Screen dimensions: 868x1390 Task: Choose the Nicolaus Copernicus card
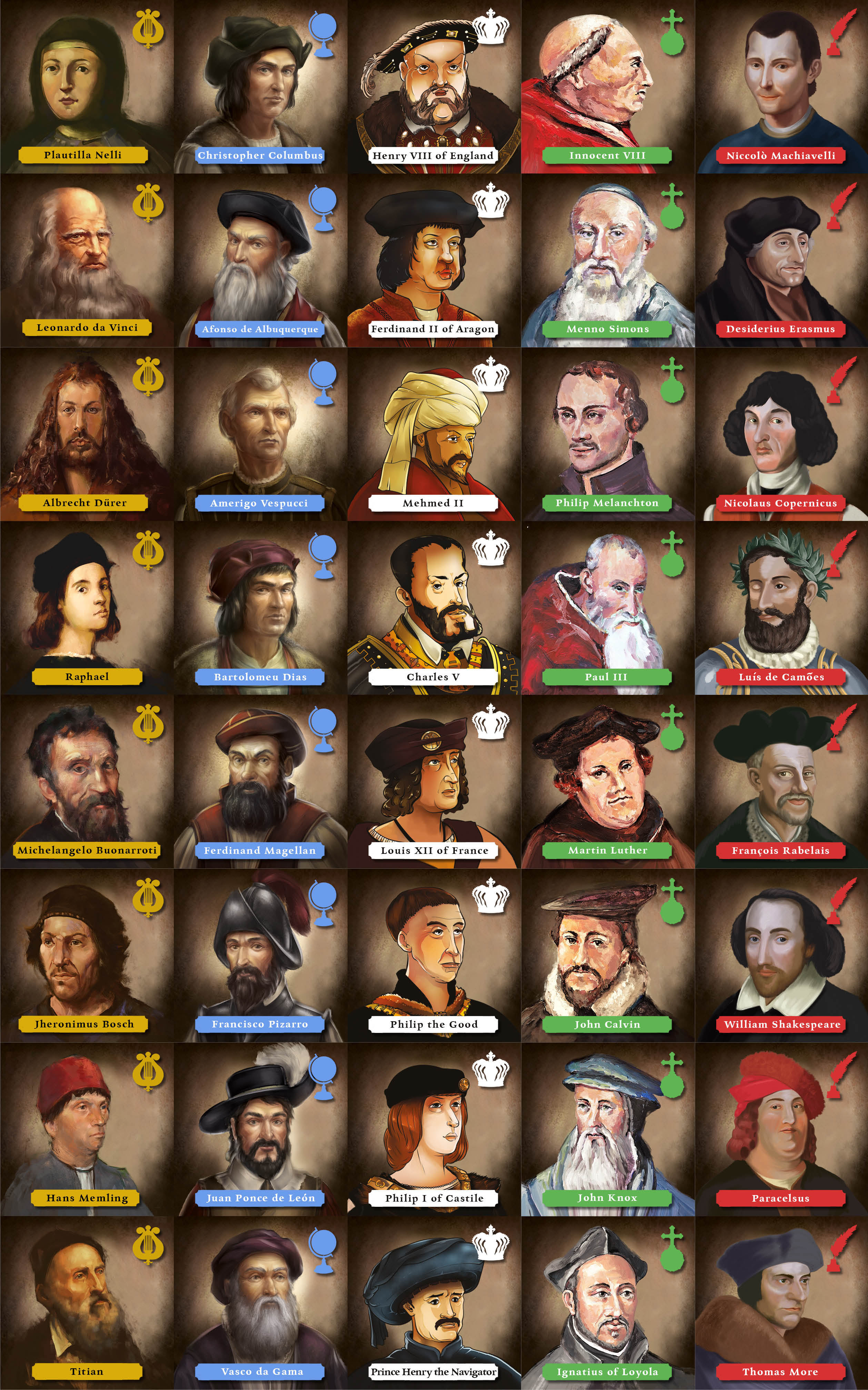781,434
